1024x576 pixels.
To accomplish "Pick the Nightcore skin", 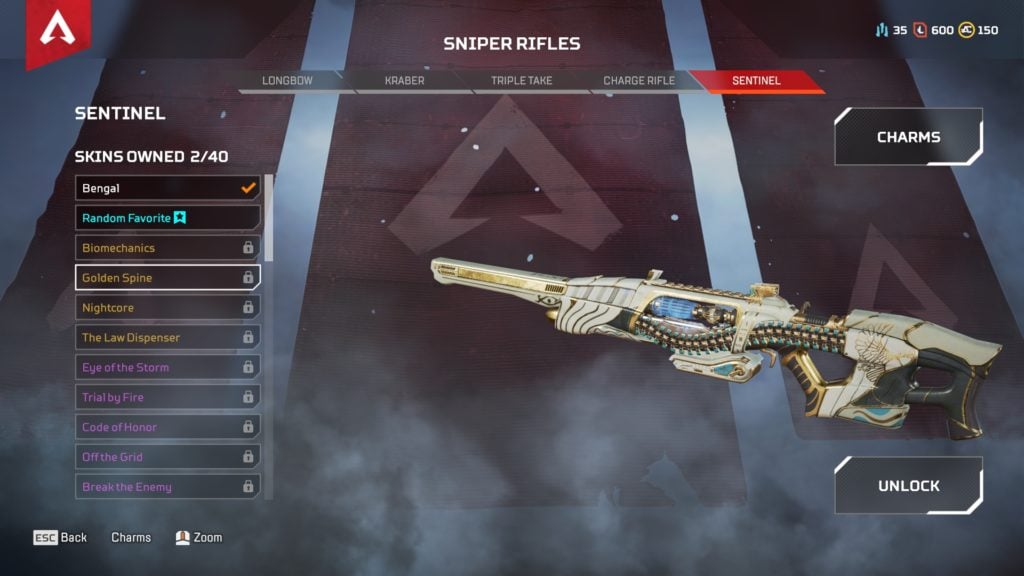I will pyautogui.click(x=167, y=308).
